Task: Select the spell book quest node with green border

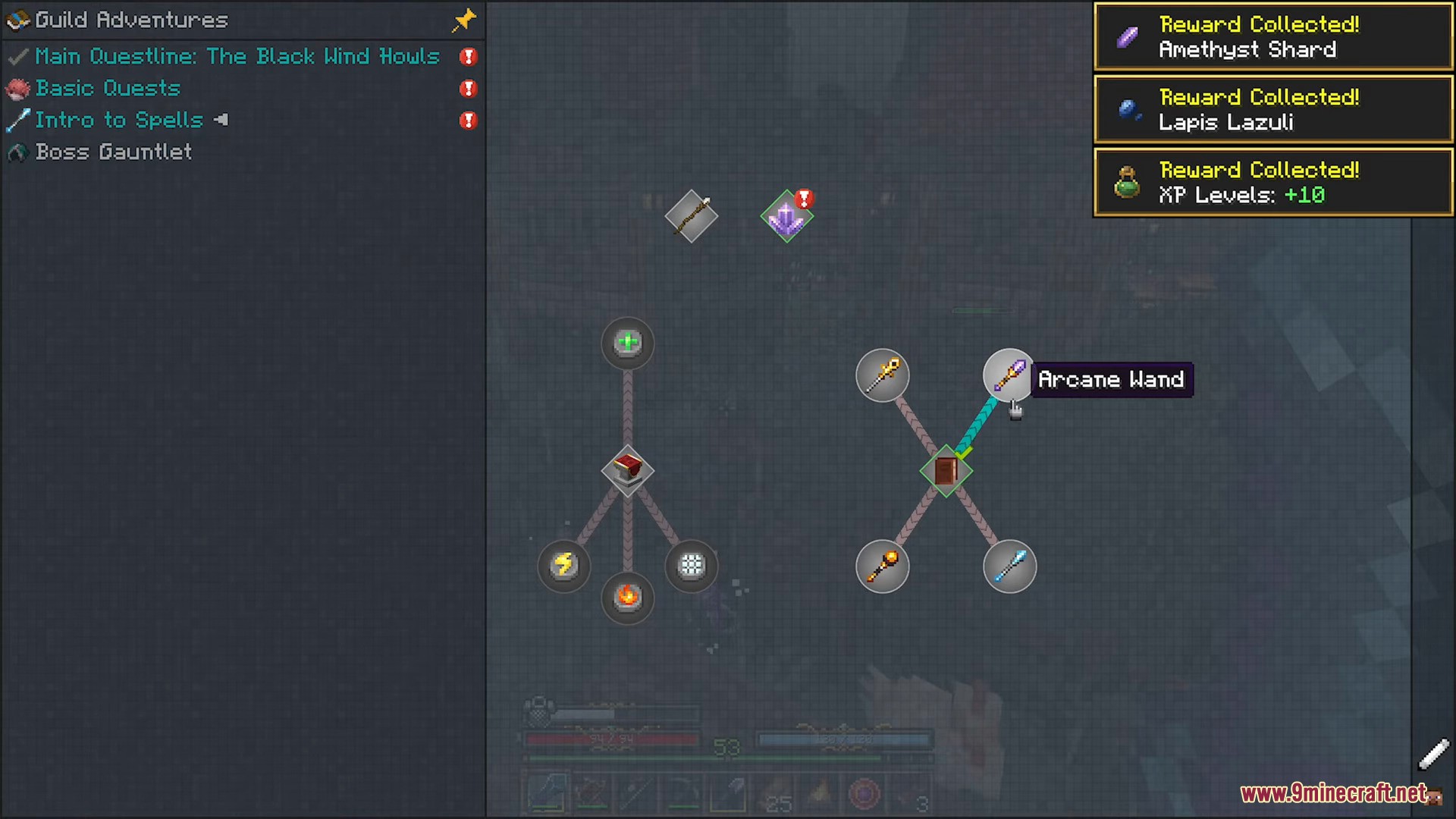Action: (946, 471)
